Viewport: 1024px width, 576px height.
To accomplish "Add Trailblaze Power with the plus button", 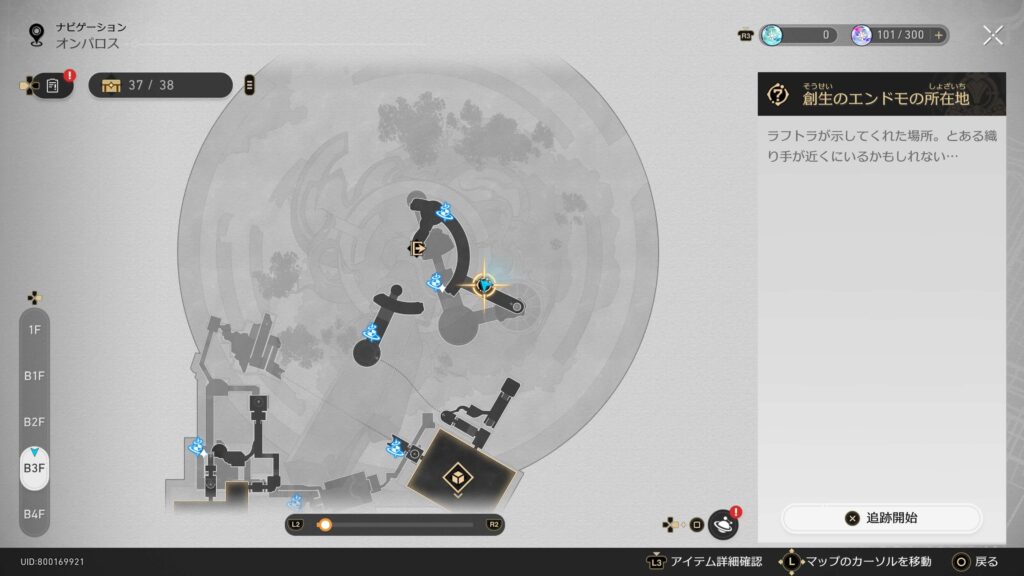I will (x=938, y=35).
